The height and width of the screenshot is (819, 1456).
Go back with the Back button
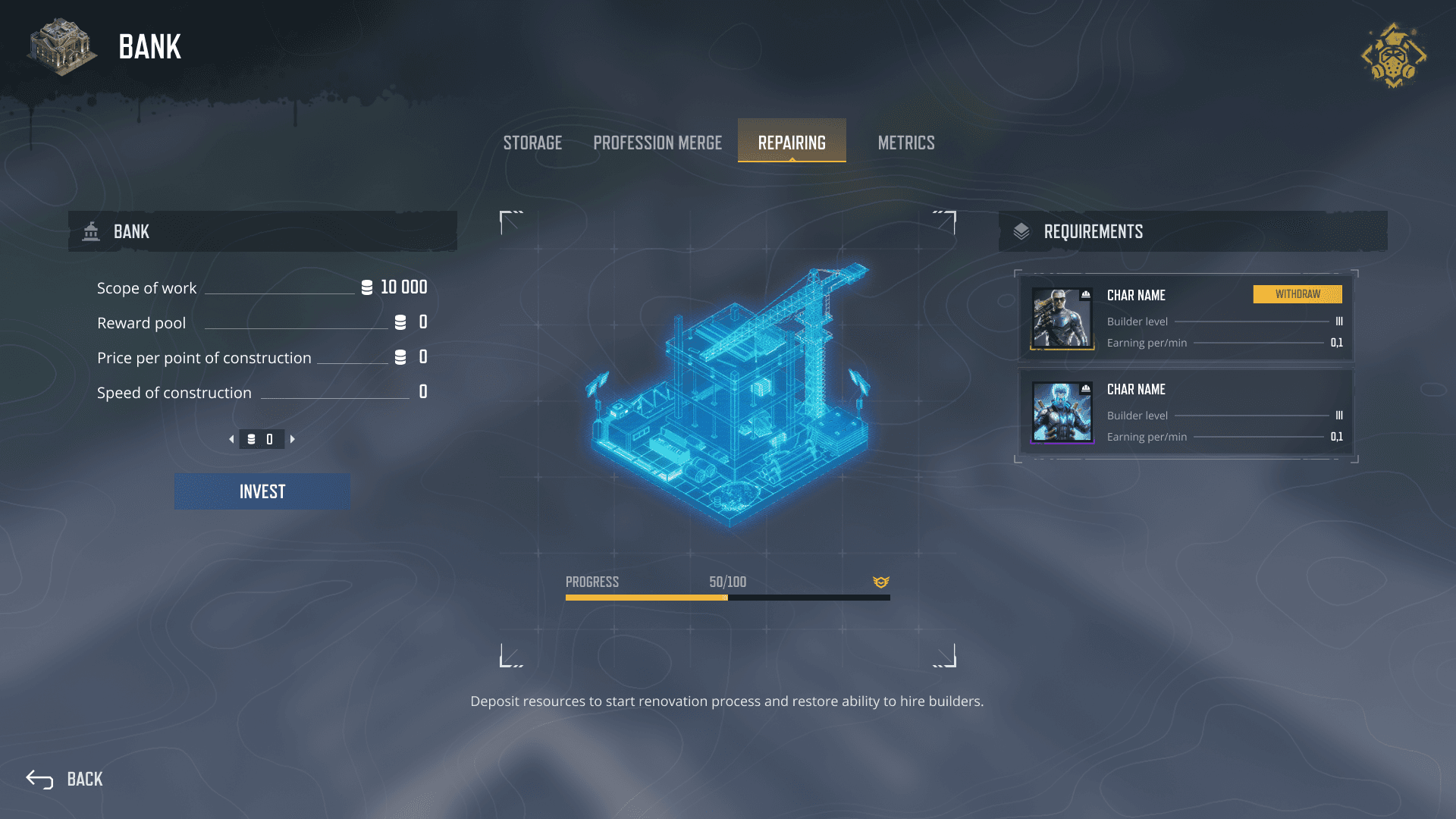coord(65,779)
